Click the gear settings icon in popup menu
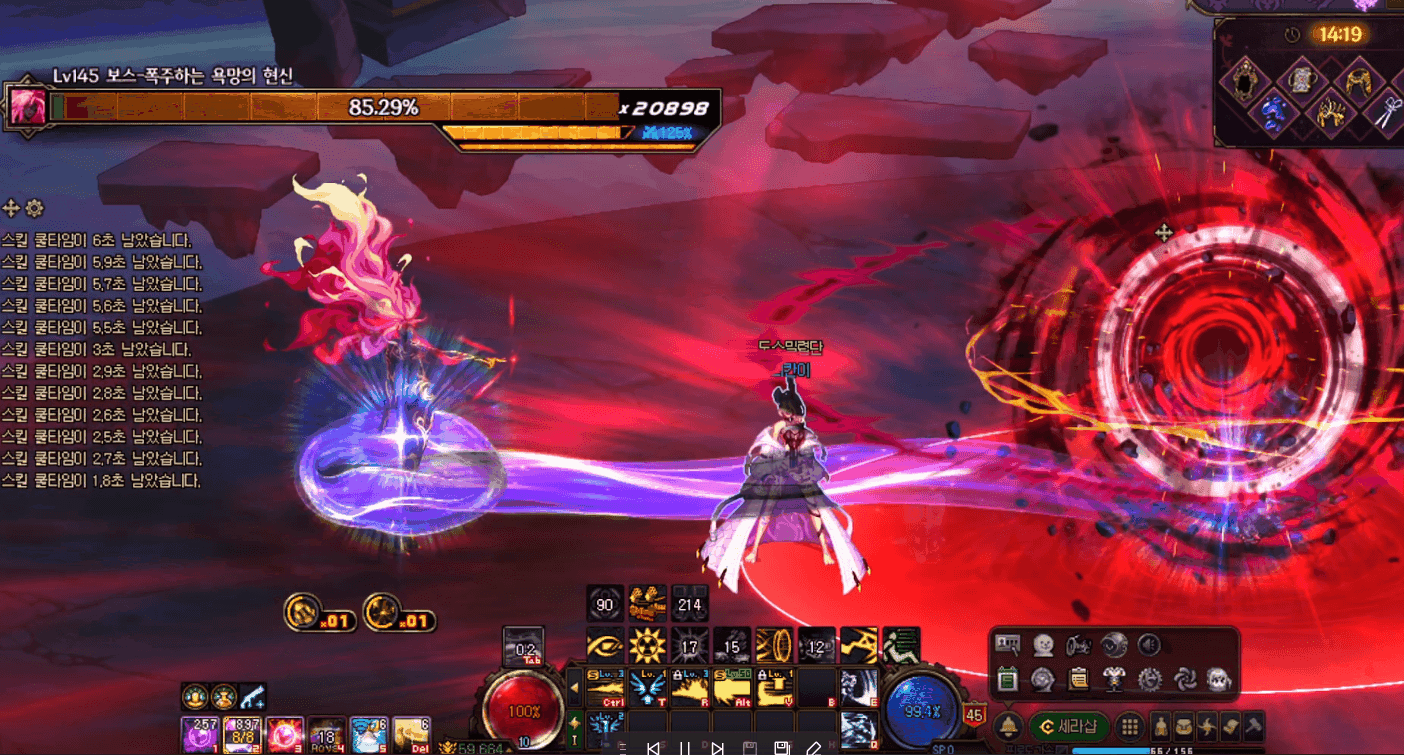This screenshot has height=755, width=1404. point(1150,679)
